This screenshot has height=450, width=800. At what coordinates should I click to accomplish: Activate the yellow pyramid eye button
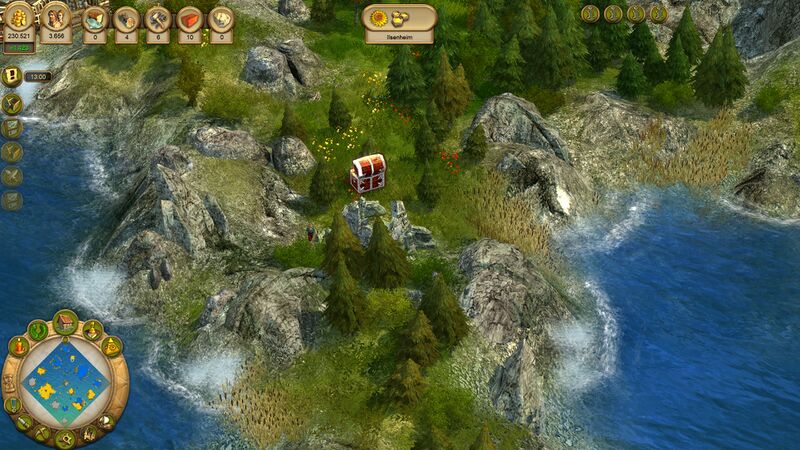click(111, 345)
